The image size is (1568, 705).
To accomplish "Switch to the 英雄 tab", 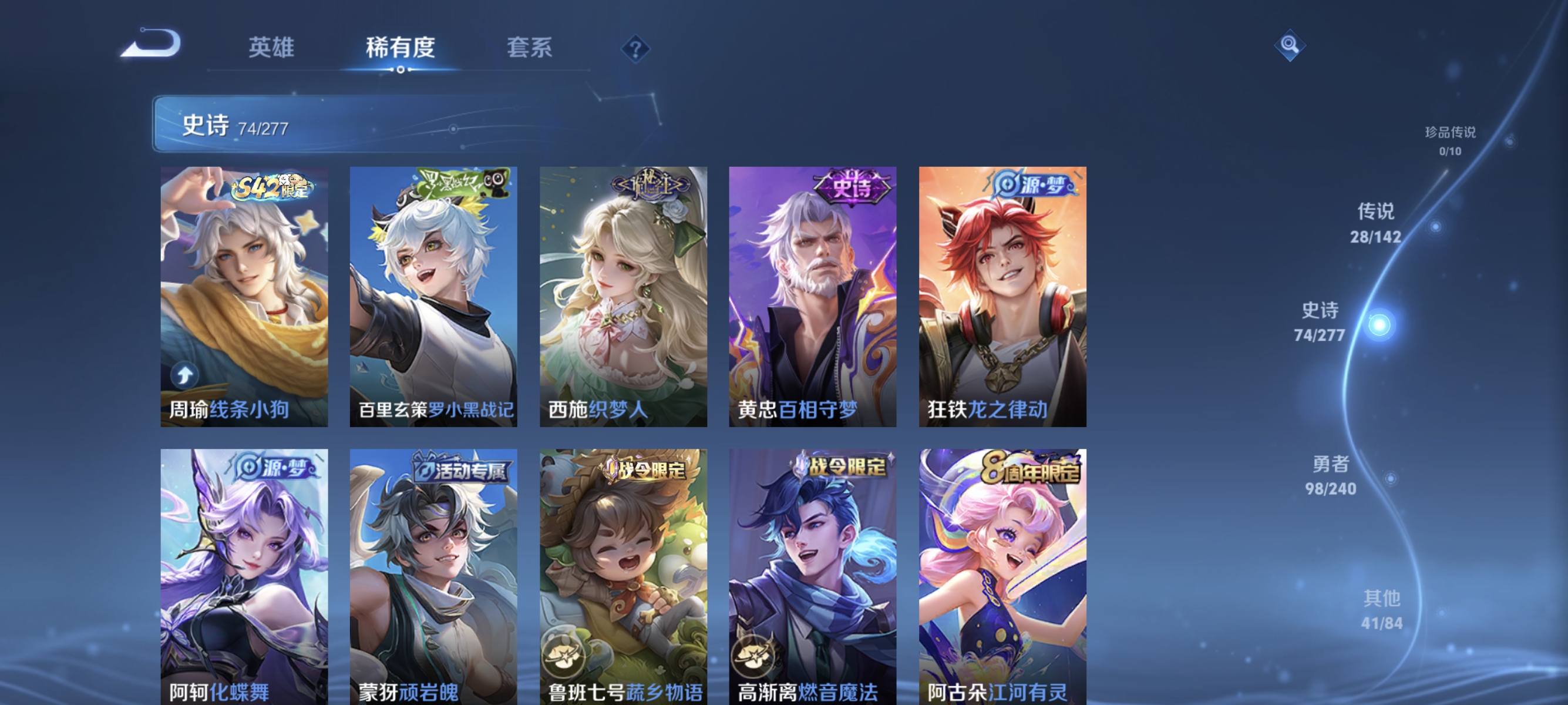I will 270,48.
